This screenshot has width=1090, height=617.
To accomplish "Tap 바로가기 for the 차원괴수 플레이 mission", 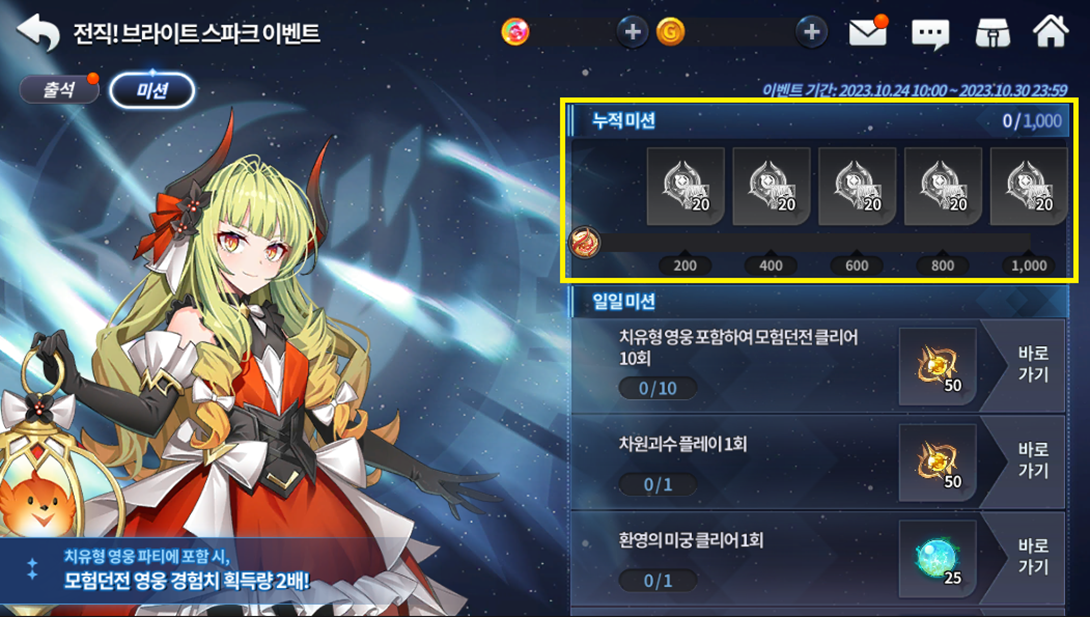I will click(x=1032, y=460).
